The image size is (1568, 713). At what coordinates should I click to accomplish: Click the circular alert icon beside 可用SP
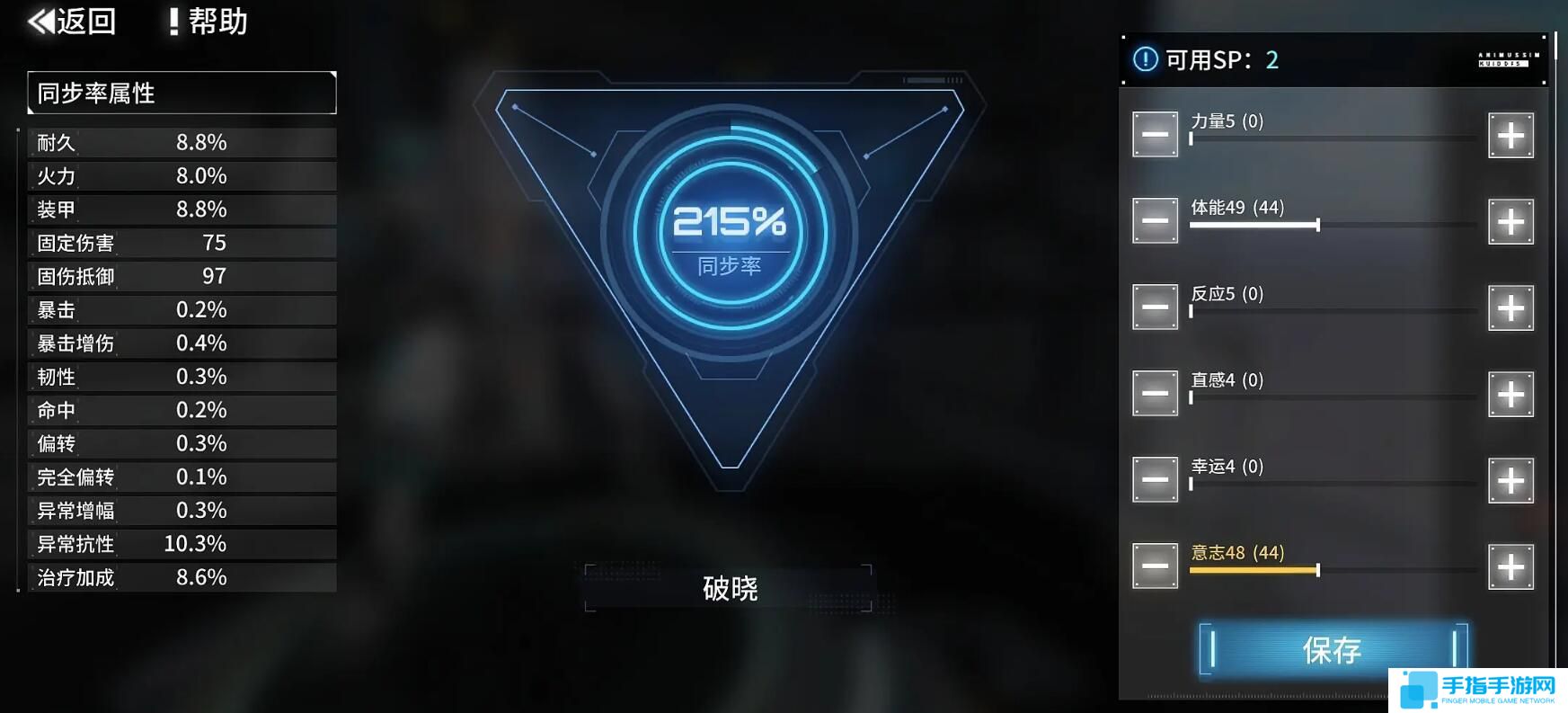pos(1145,60)
